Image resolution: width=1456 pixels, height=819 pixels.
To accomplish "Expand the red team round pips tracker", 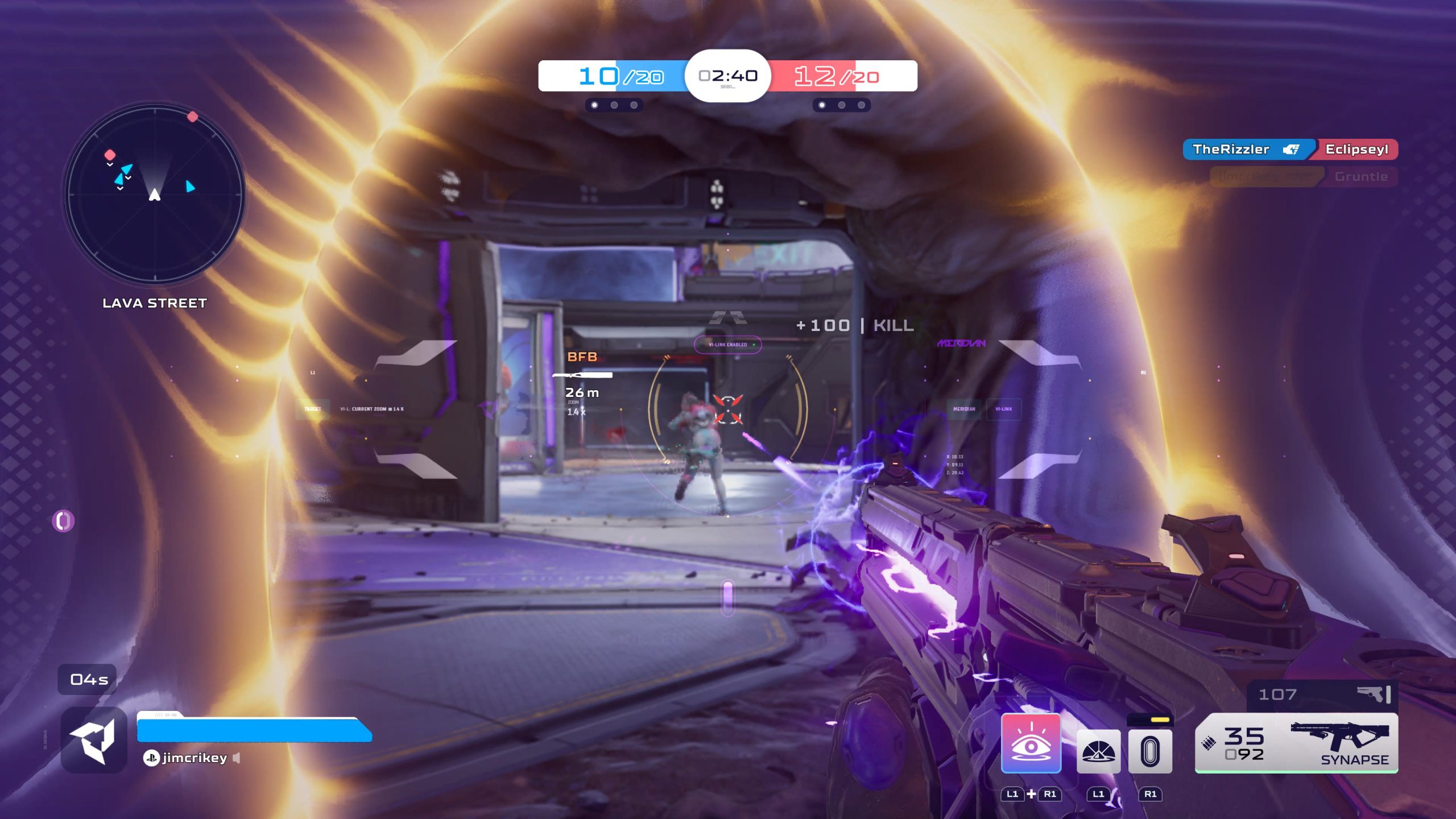I will point(842,104).
